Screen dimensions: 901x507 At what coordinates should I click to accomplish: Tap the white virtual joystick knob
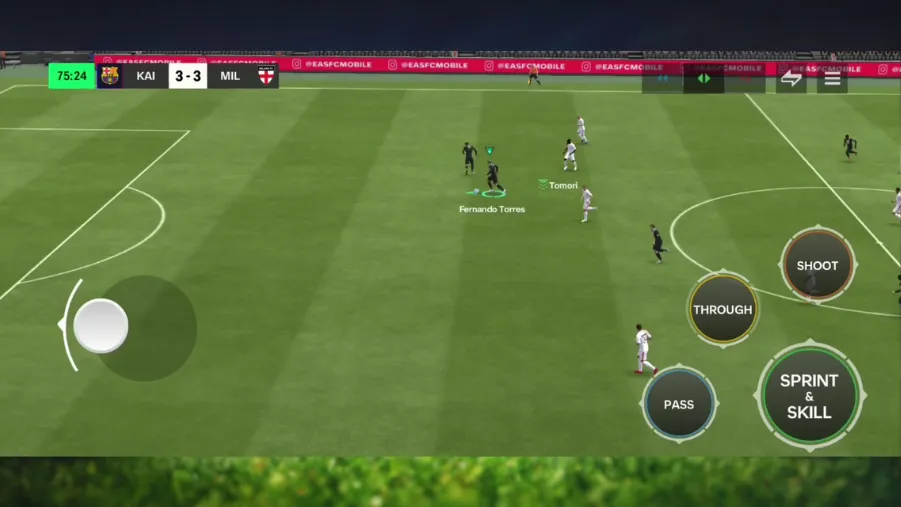[101, 326]
